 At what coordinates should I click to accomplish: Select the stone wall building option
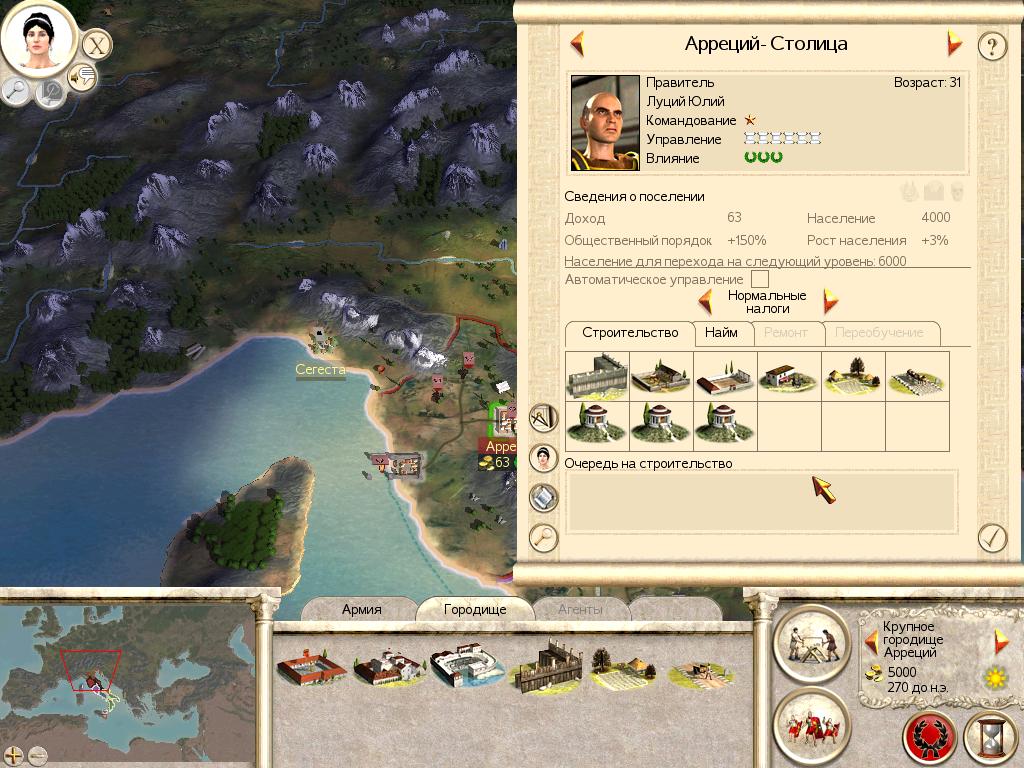(597, 377)
